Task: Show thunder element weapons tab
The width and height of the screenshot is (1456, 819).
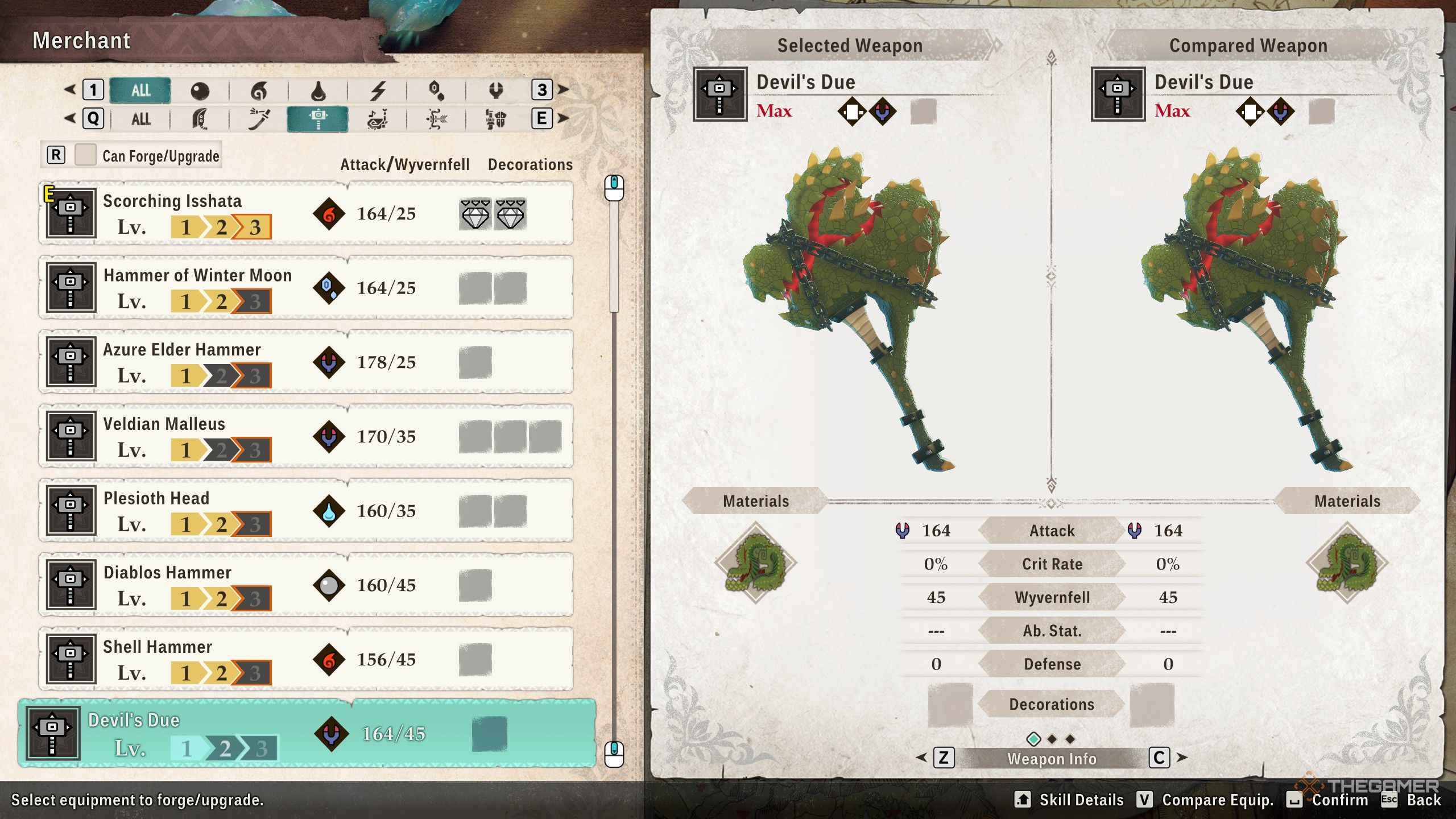Action: [378, 90]
